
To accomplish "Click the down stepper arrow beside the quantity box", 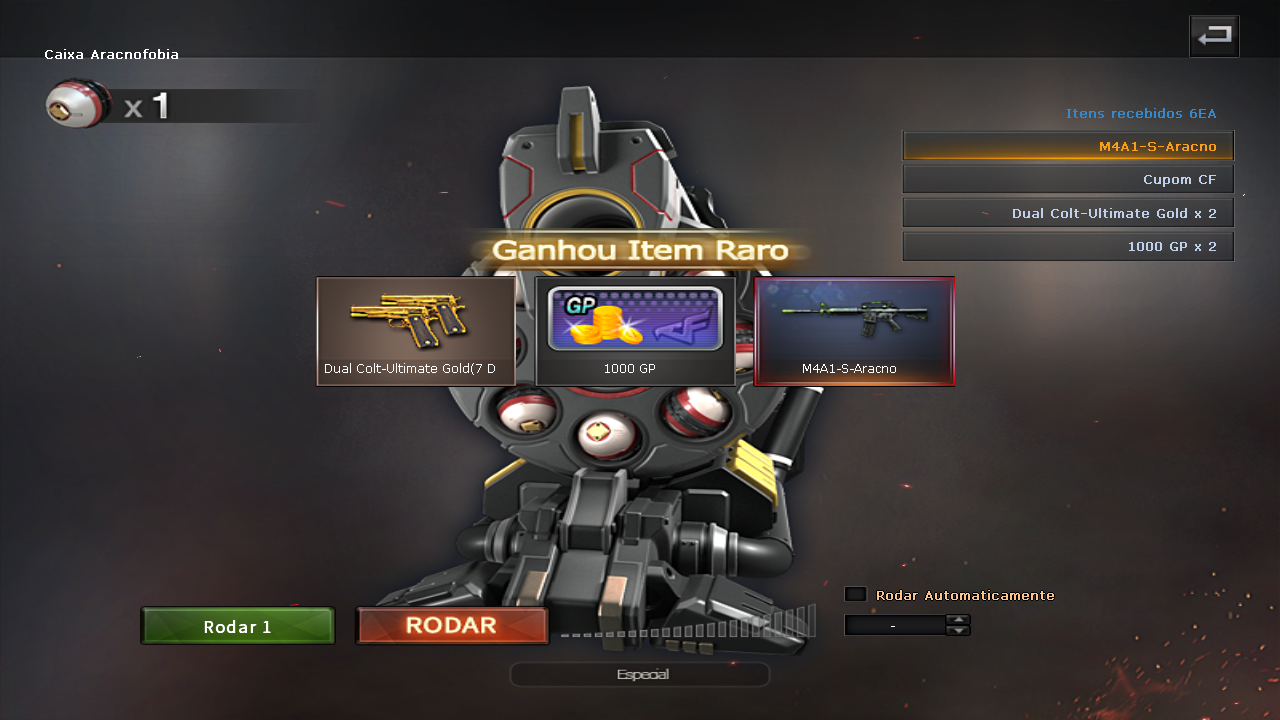I will tap(958, 630).
